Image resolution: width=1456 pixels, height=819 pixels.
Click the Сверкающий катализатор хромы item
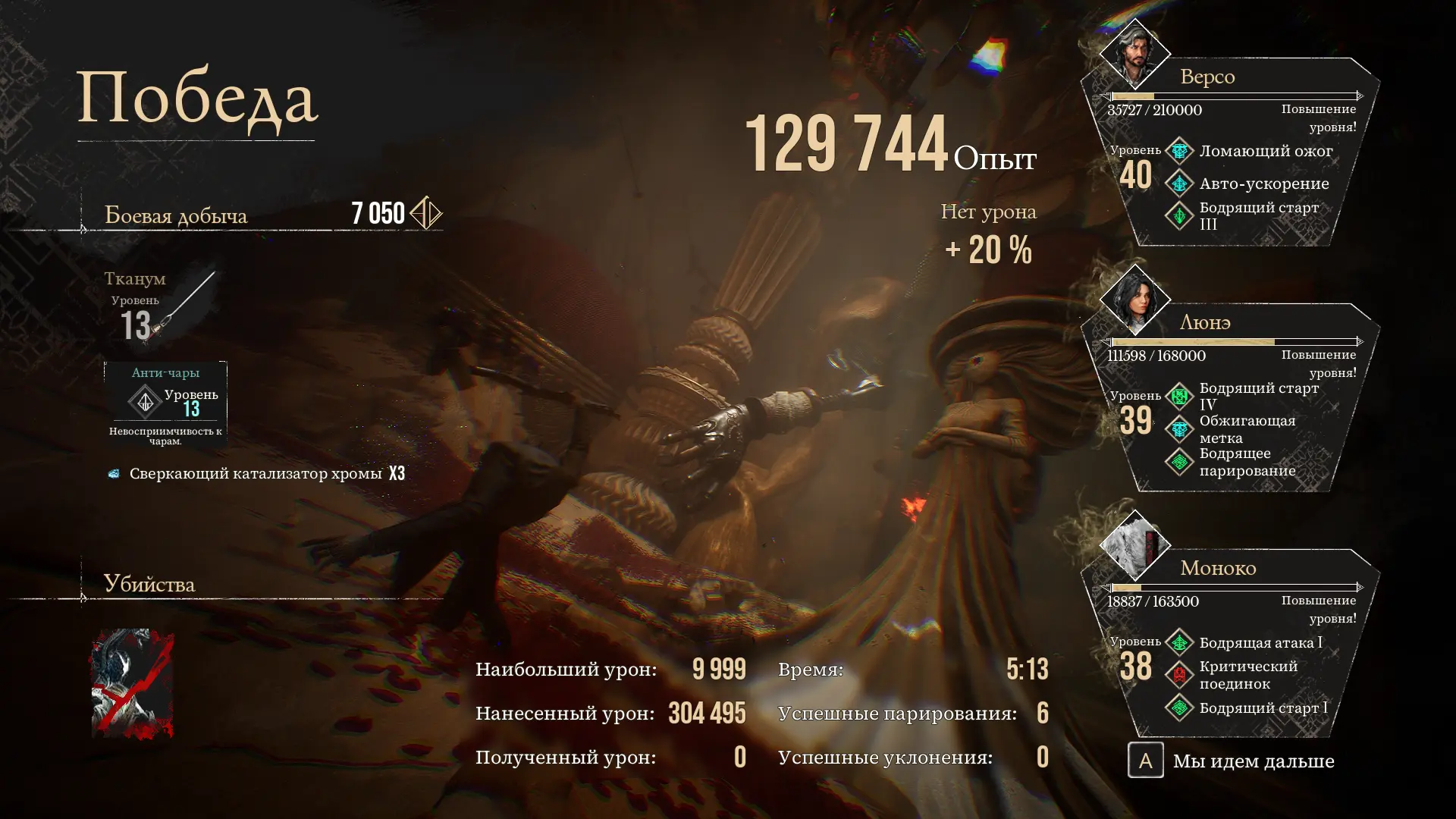click(256, 474)
